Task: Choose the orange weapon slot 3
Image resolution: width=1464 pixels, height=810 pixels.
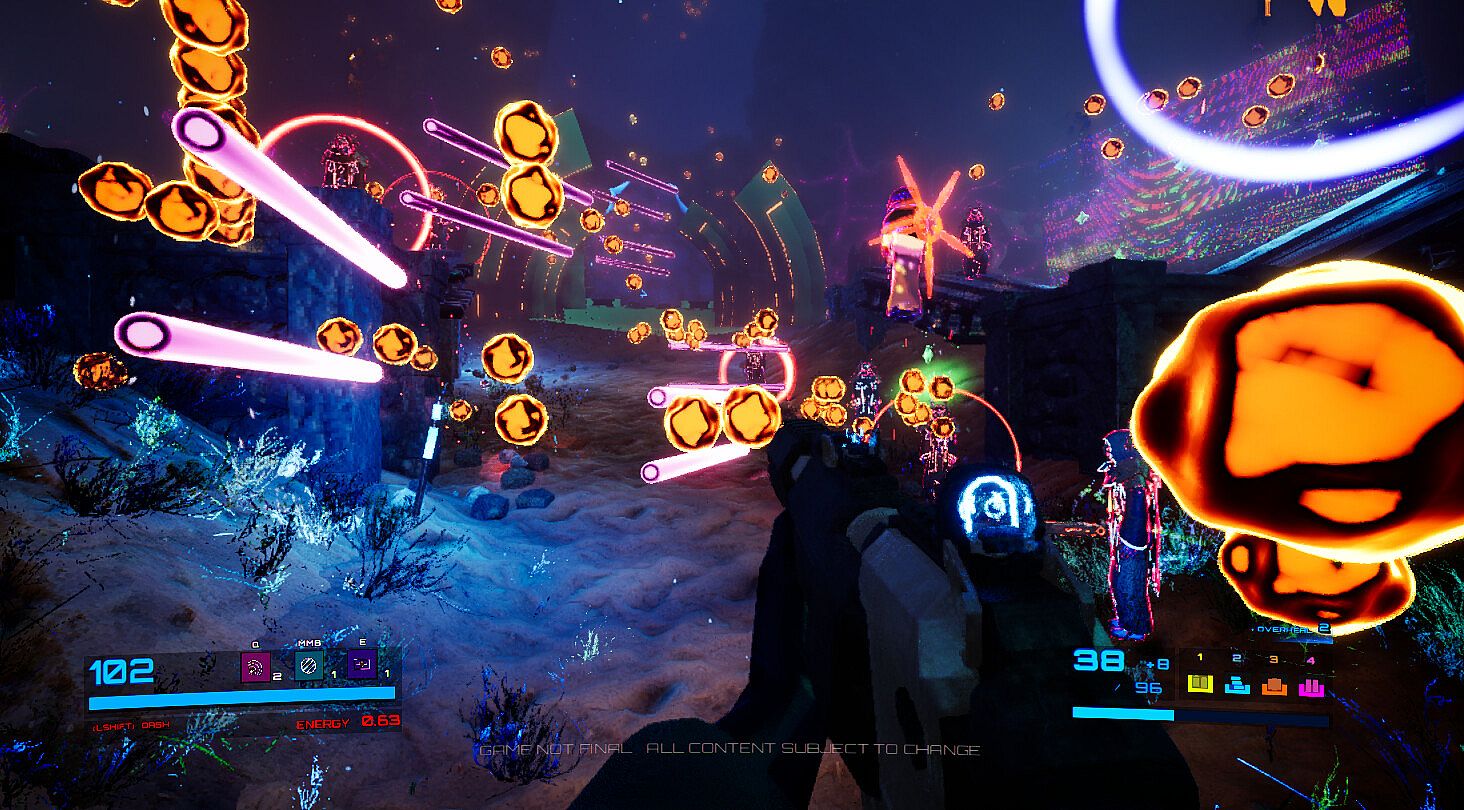Action: (x=1273, y=685)
